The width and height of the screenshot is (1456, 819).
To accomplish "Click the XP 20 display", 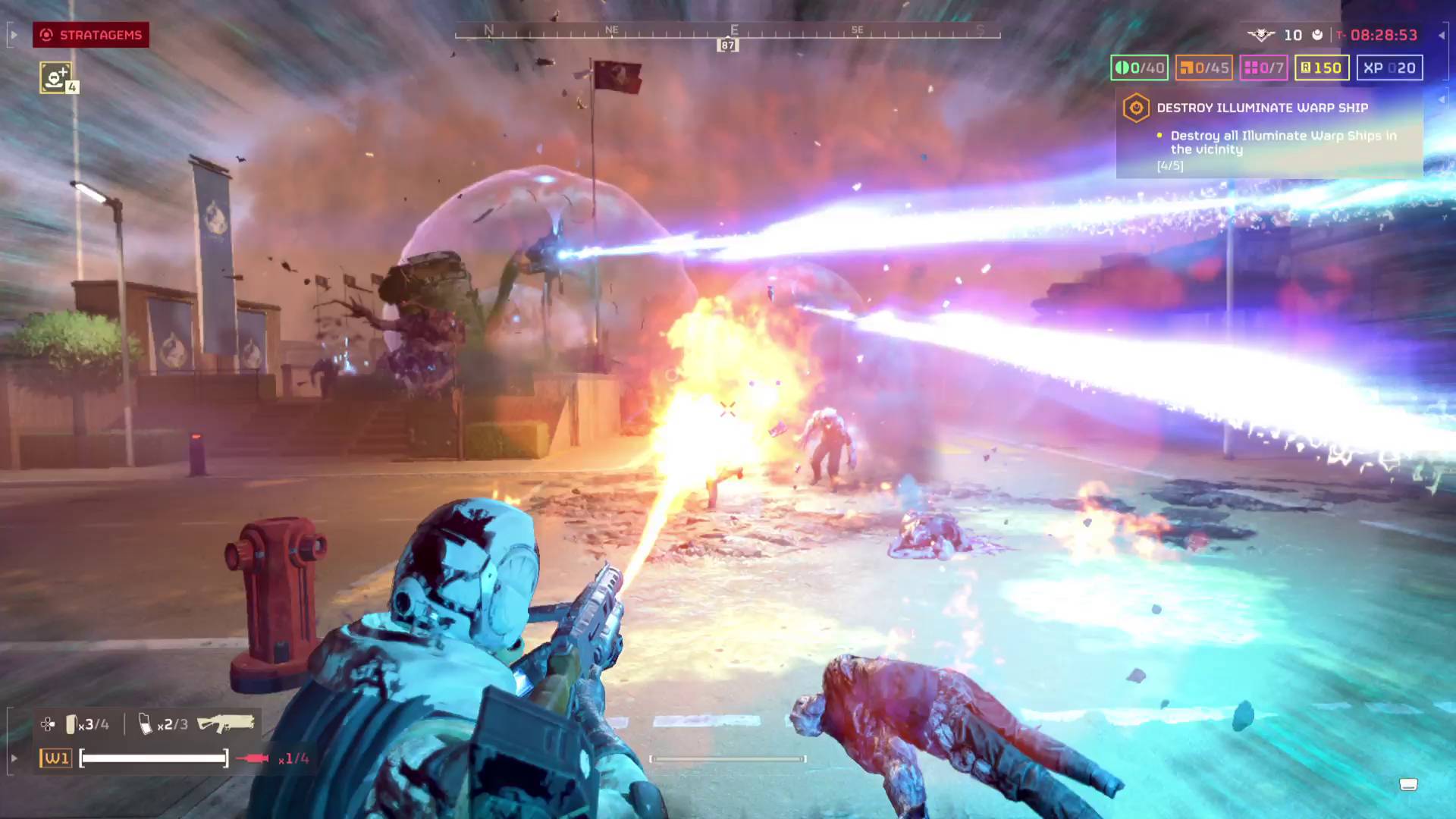I will coord(1390,67).
